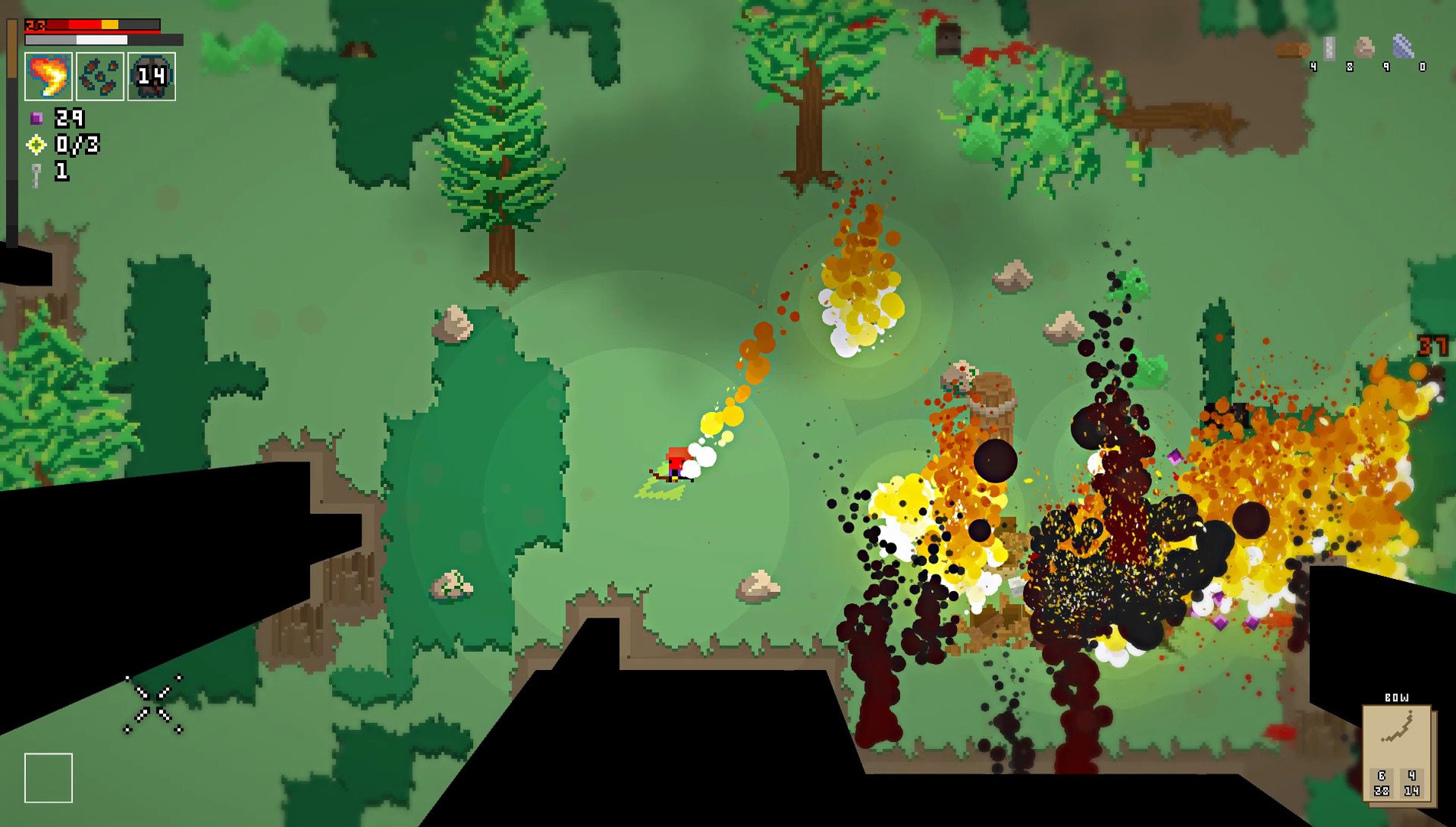Open the BOW tab label
The height and width of the screenshot is (827, 1456).
(x=1397, y=698)
